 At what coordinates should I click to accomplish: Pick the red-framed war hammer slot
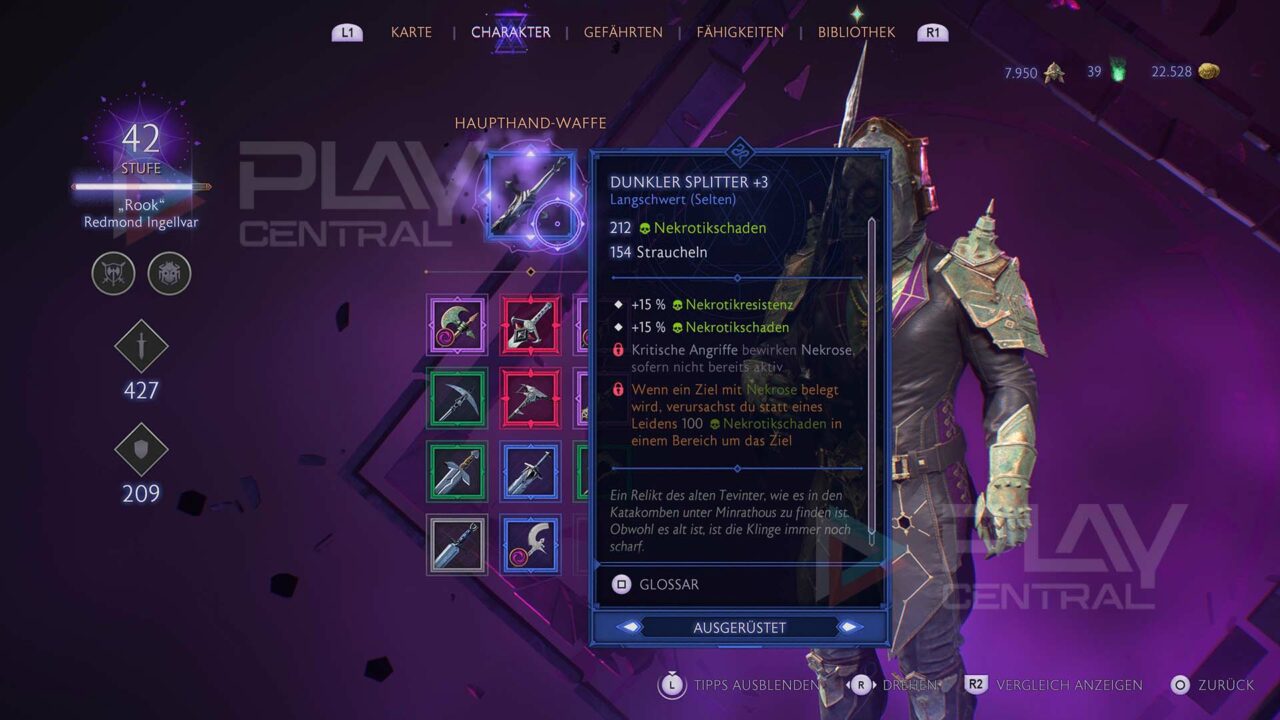[x=531, y=398]
